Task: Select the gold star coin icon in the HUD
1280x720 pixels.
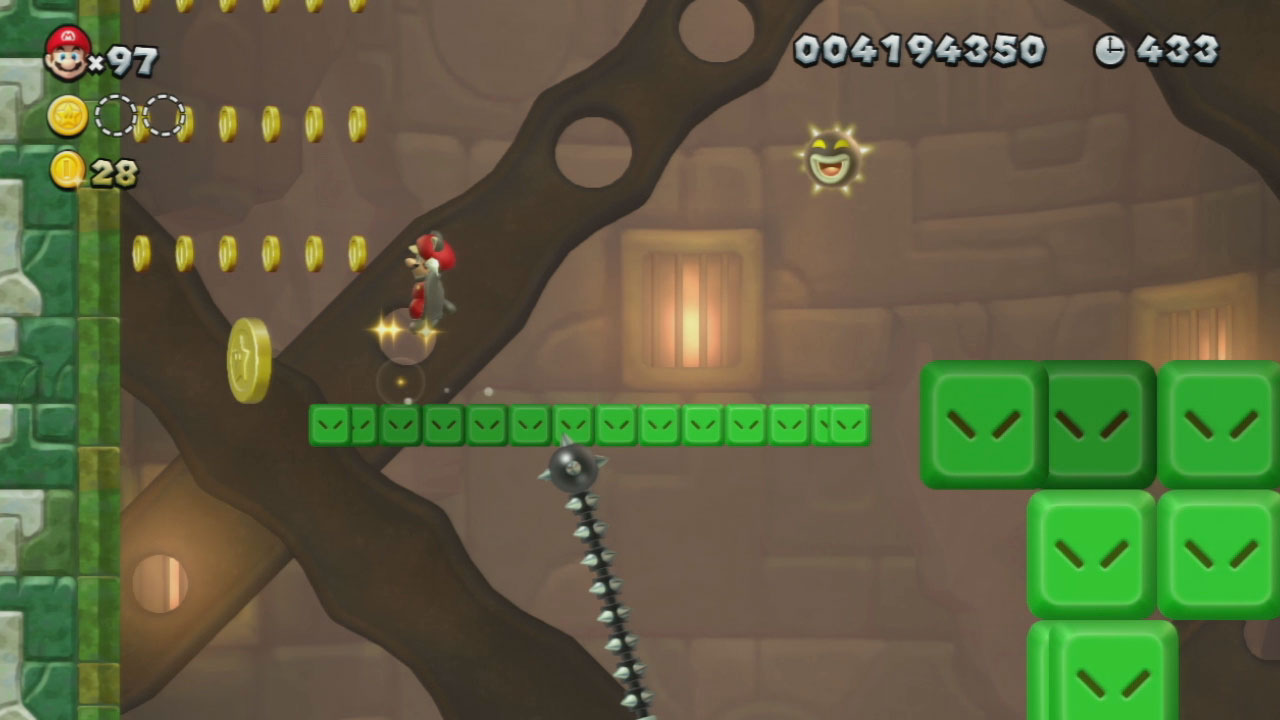Action: tap(70, 115)
